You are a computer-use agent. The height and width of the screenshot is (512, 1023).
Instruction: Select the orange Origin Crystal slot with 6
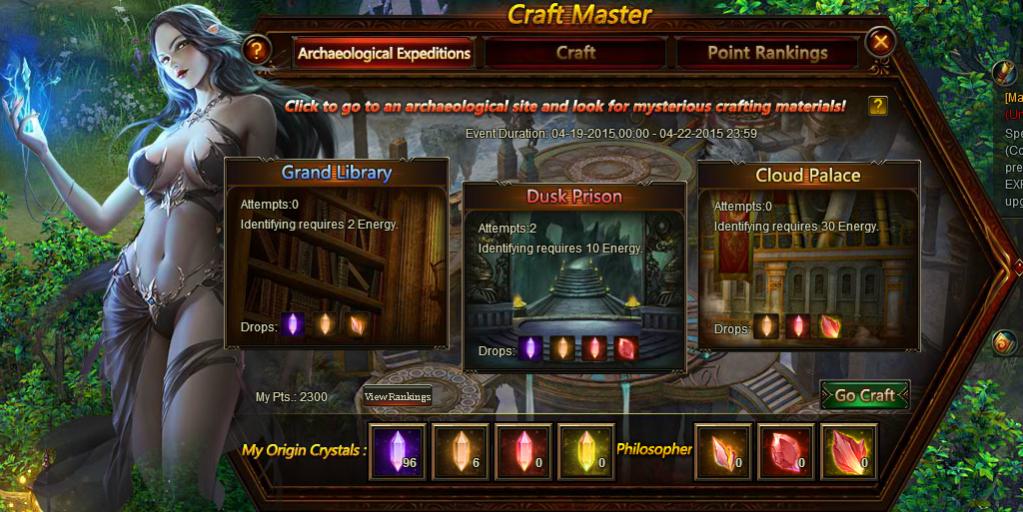(x=460, y=451)
